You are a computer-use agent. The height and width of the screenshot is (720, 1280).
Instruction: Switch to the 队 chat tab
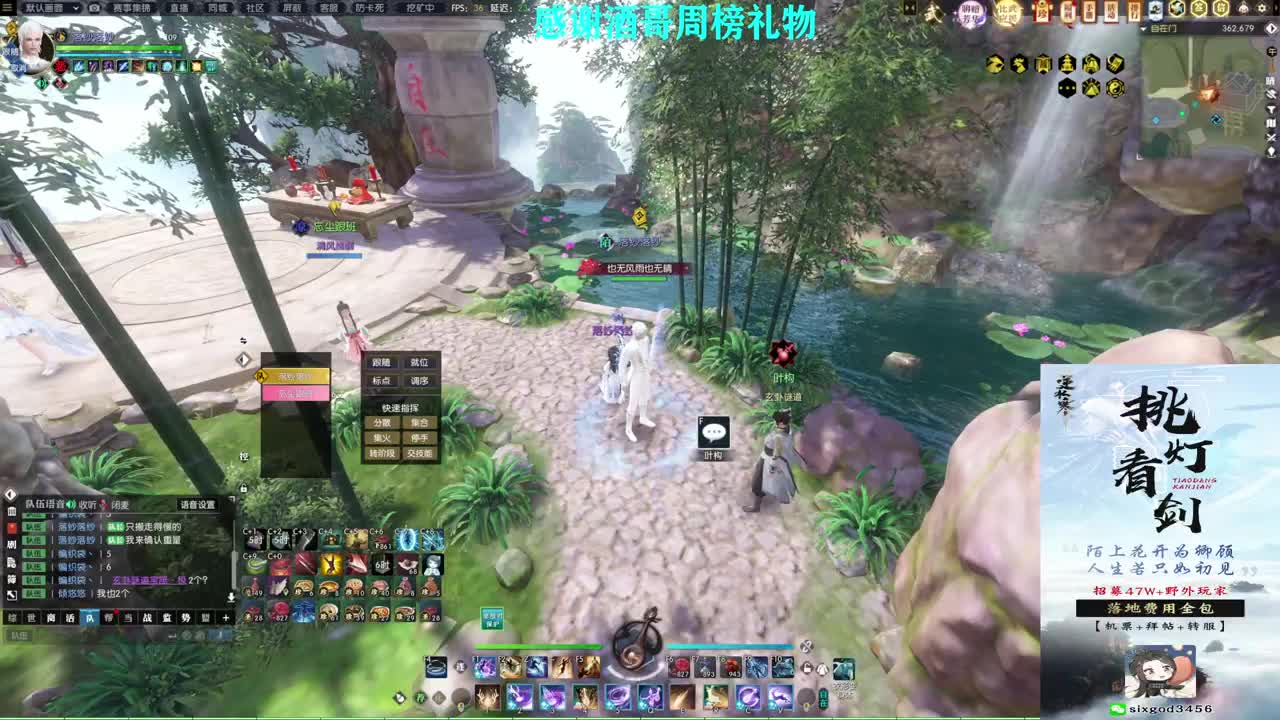coord(89,617)
